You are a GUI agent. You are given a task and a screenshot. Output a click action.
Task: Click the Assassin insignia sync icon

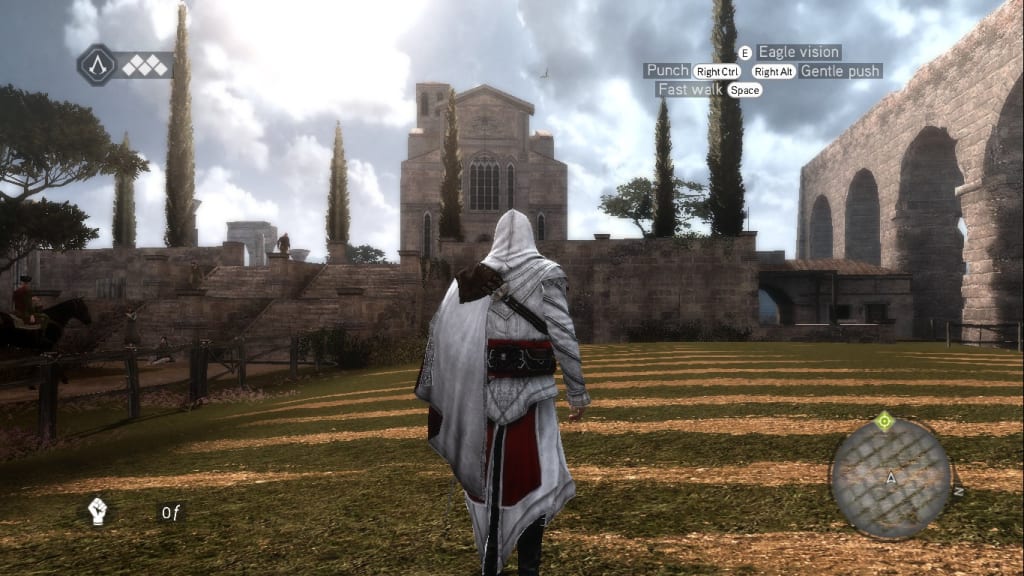click(x=97, y=65)
